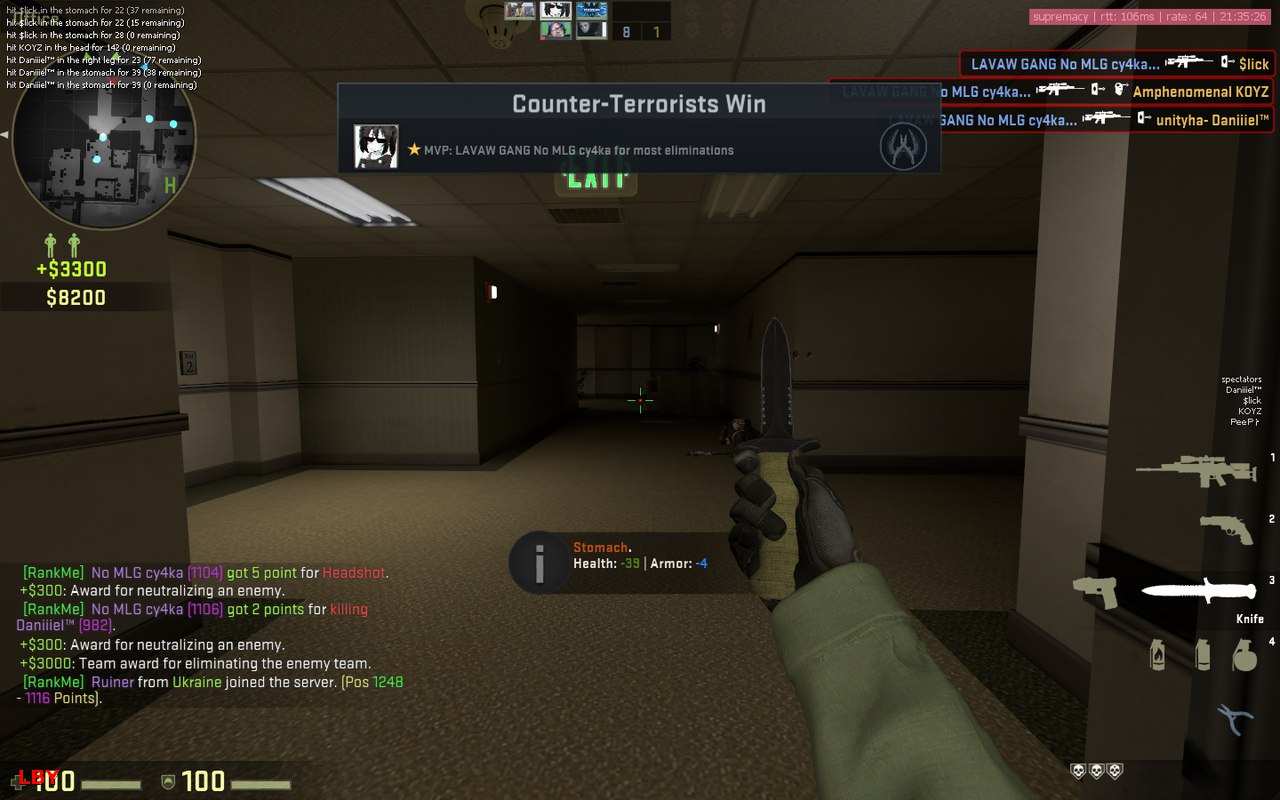
Task: Open the RankMe Ruiner joined chat message
Action: [x=212, y=690]
